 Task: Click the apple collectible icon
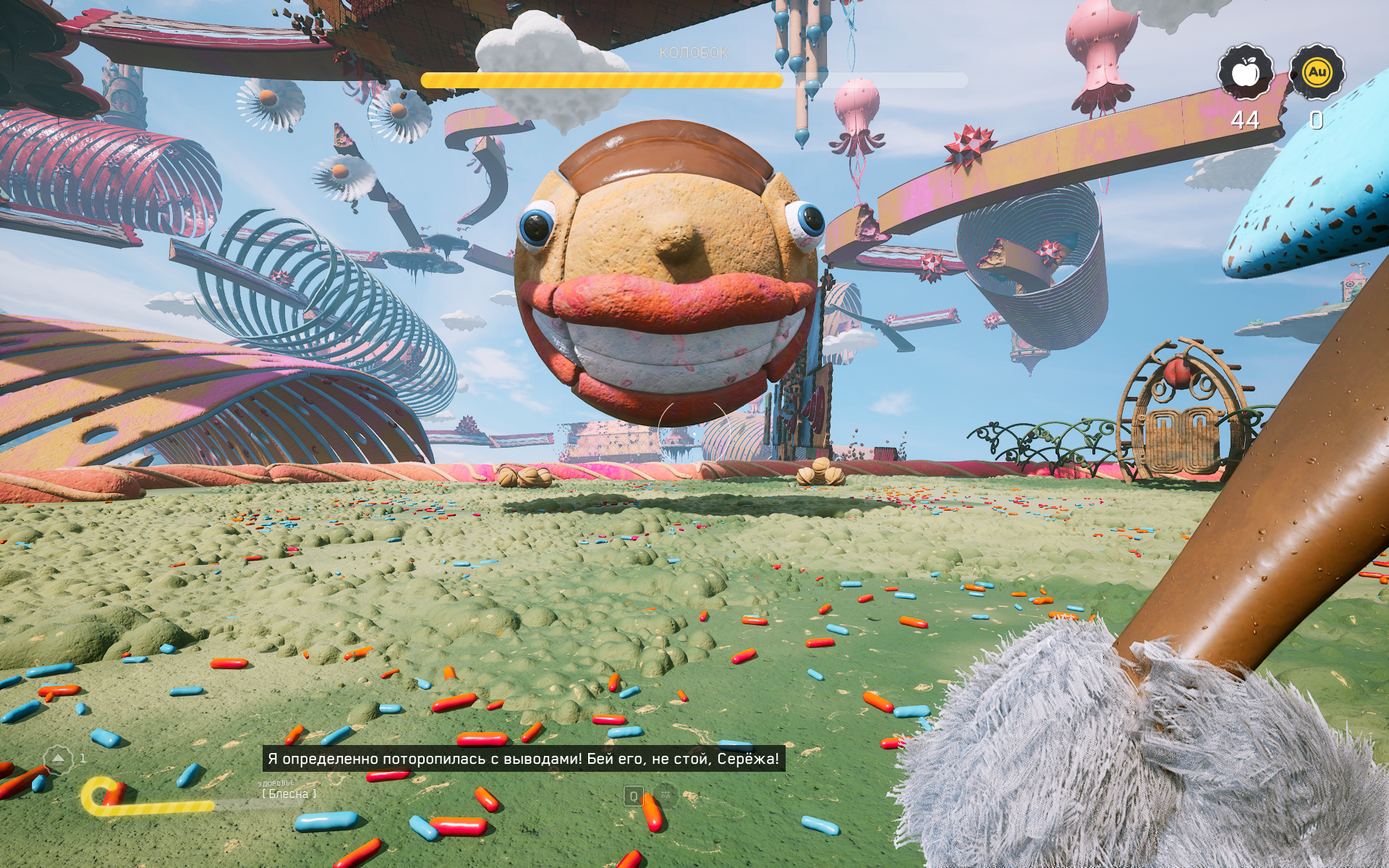1245,72
